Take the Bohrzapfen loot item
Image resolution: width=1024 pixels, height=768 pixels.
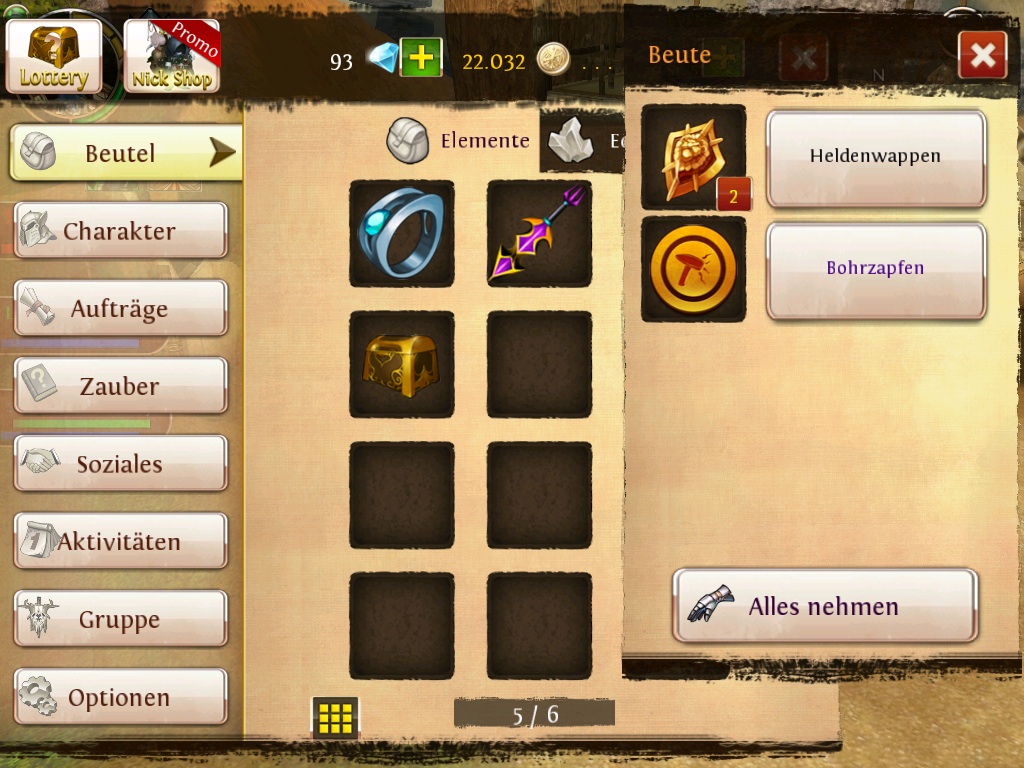[875, 269]
